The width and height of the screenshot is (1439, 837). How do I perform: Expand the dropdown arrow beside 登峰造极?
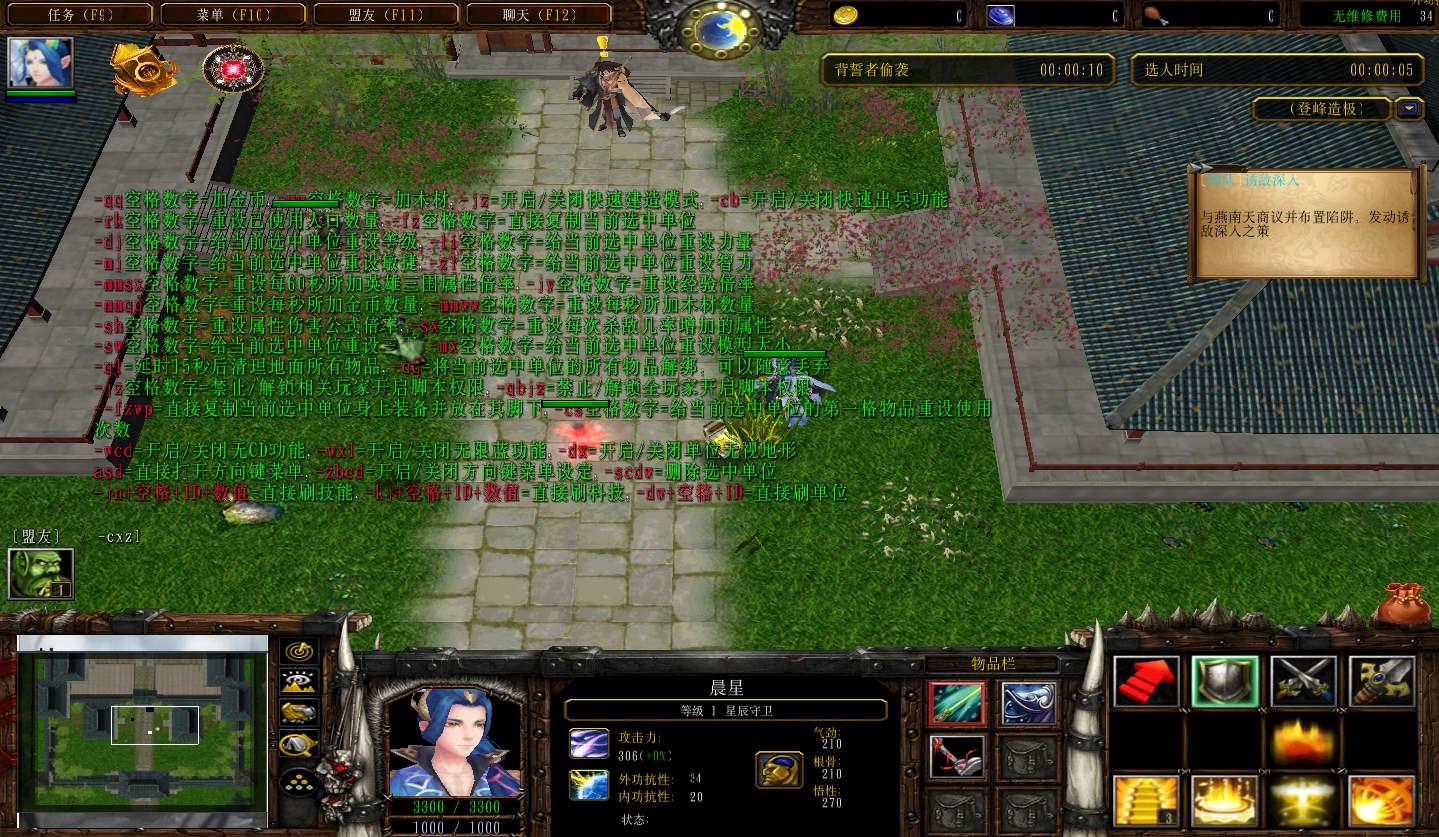(1410, 109)
